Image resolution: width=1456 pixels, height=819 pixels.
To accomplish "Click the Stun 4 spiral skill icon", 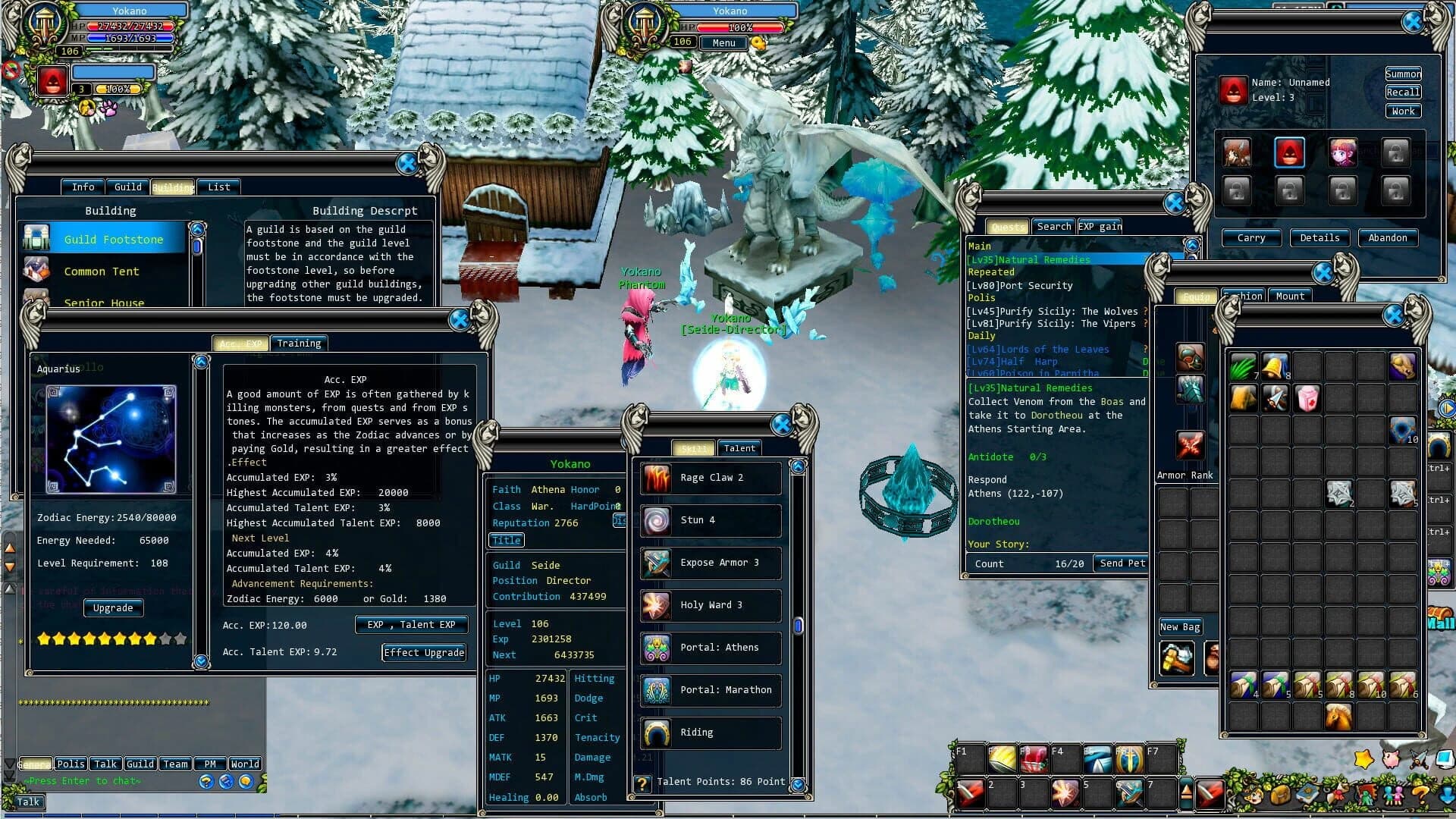I will point(655,520).
